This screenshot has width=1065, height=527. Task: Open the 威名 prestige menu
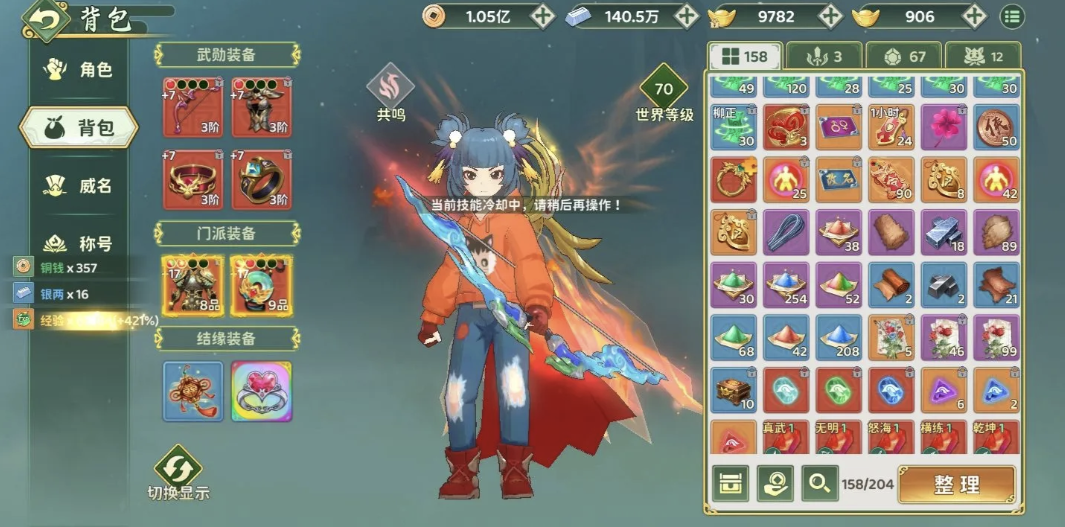click(x=82, y=186)
